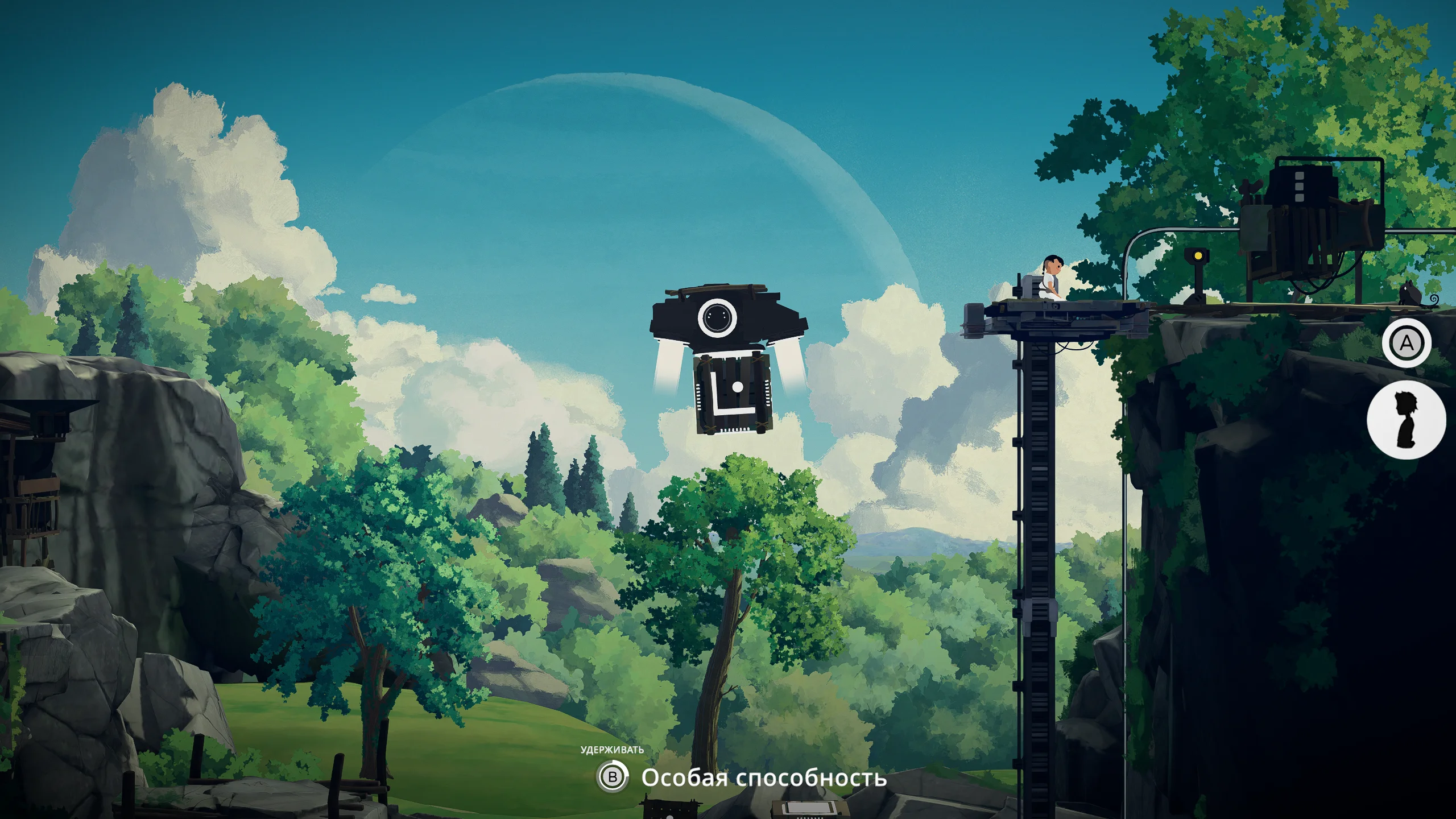Activate the Особая способность action label

763,777
